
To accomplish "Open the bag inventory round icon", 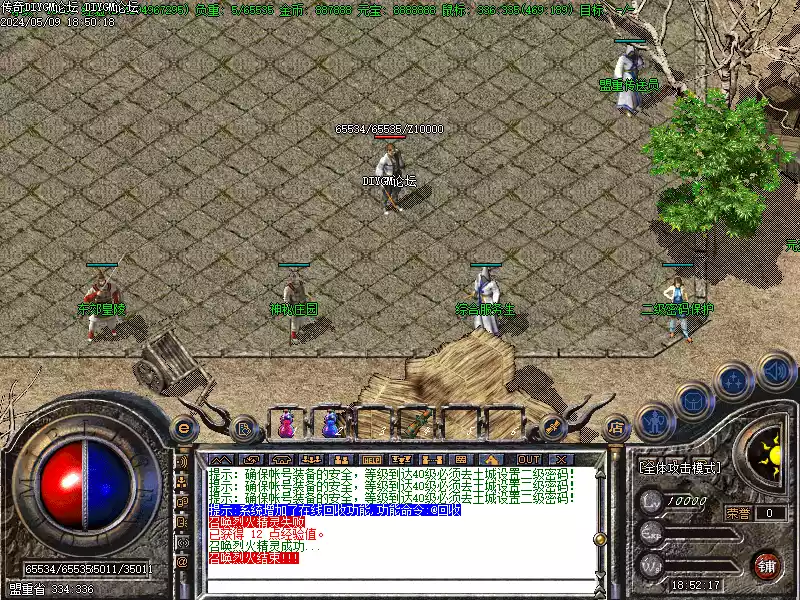I will (x=694, y=401).
